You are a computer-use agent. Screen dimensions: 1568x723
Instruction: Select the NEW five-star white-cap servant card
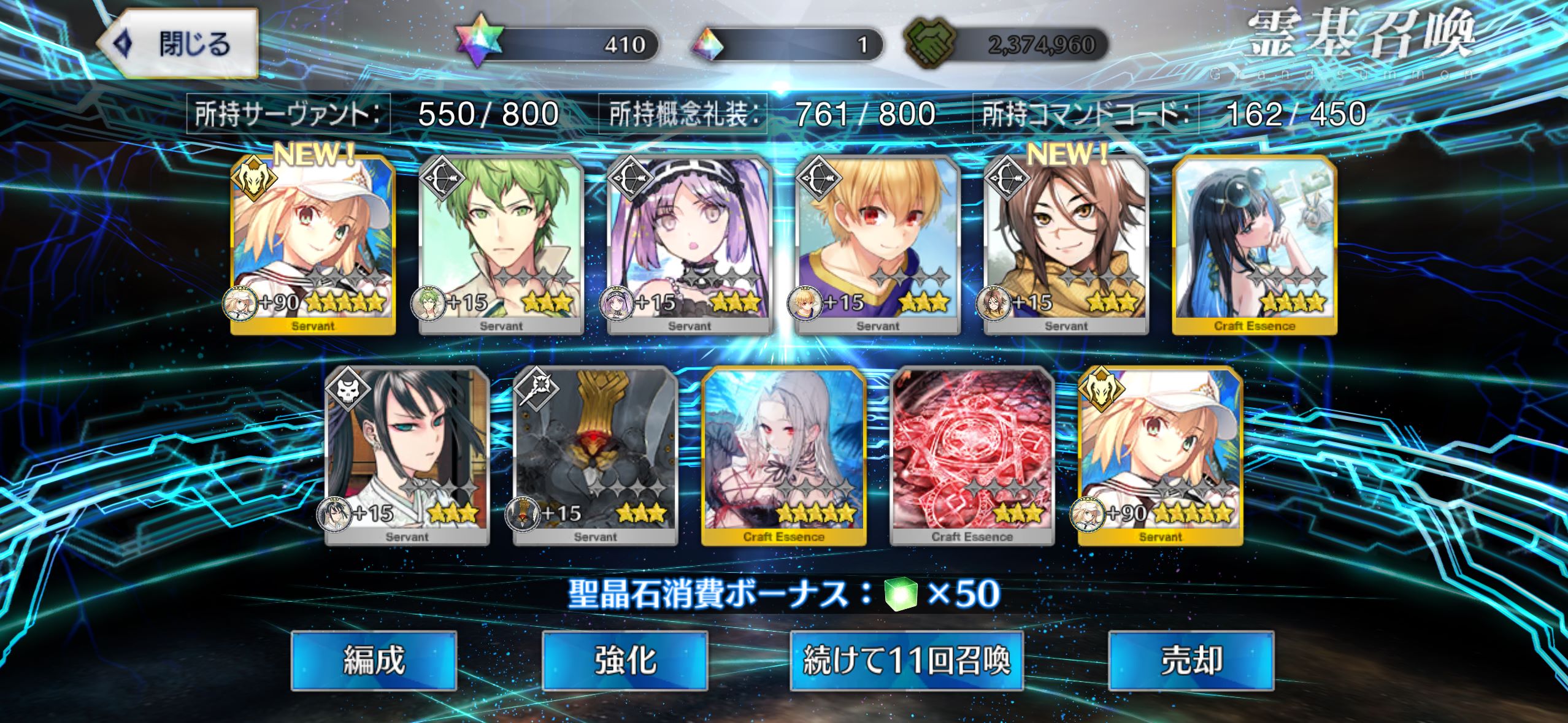313,245
